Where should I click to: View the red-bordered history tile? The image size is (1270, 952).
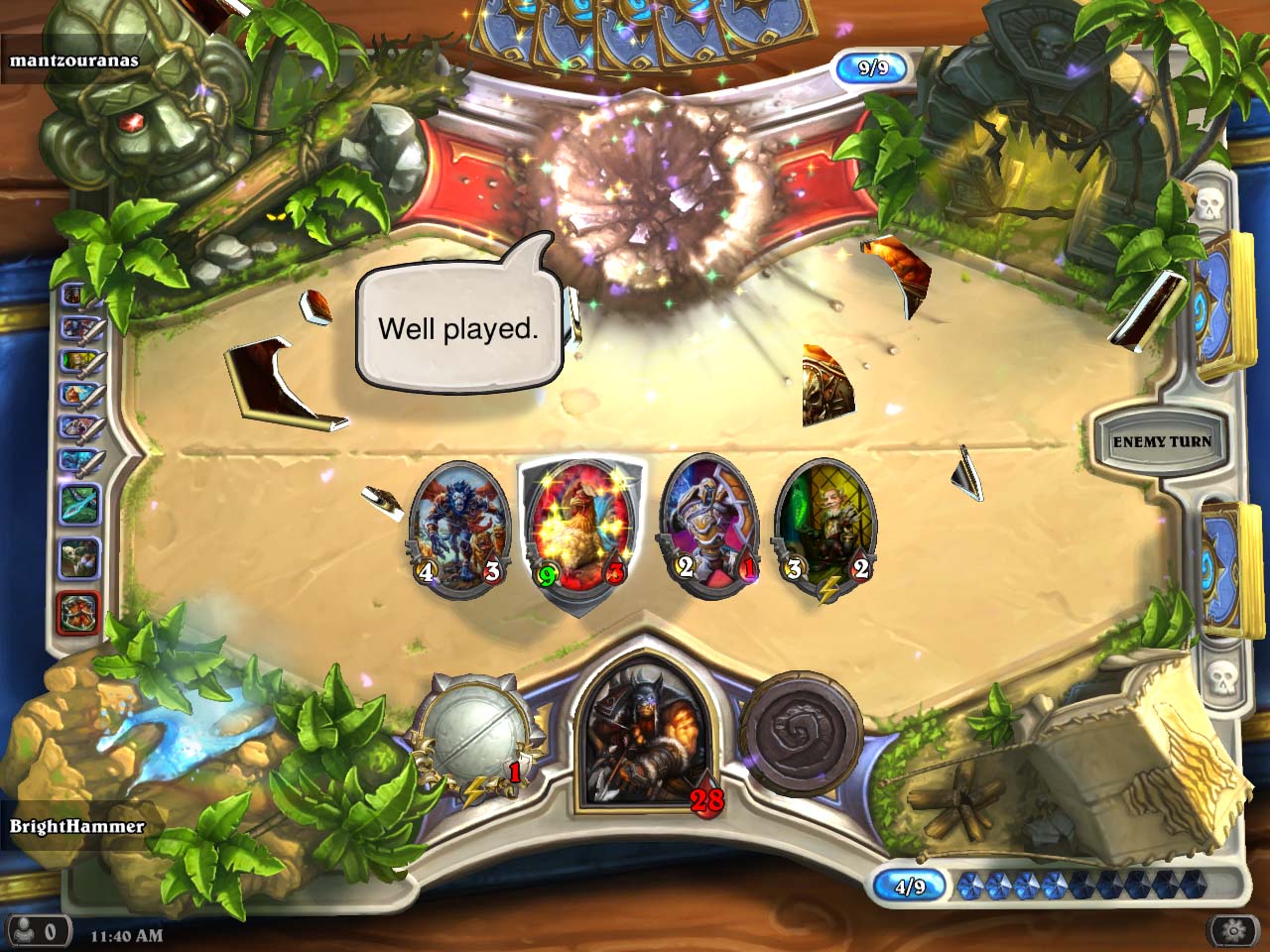click(x=77, y=613)
